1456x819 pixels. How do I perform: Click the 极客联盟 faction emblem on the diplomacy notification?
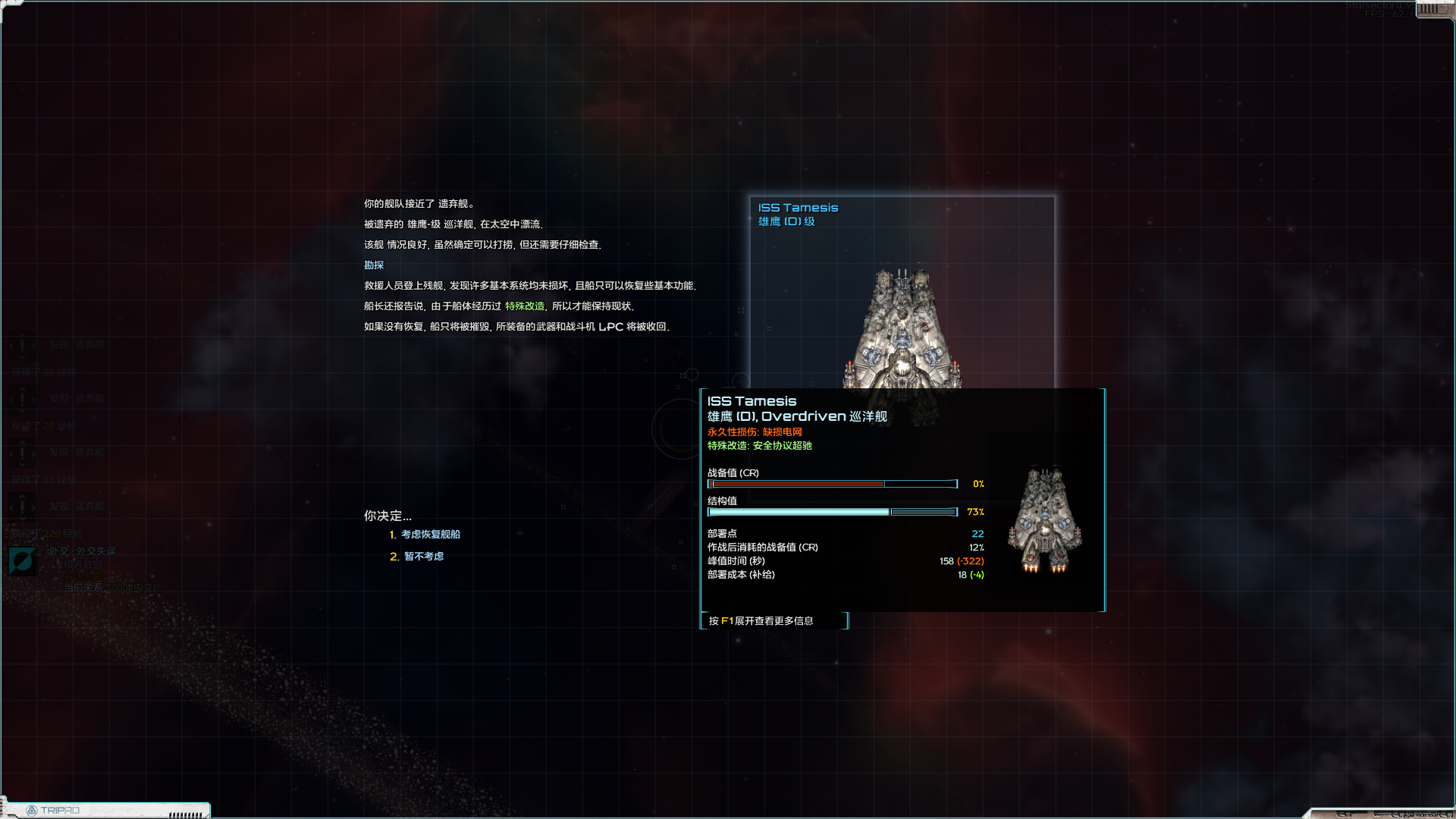coord(22,561)
